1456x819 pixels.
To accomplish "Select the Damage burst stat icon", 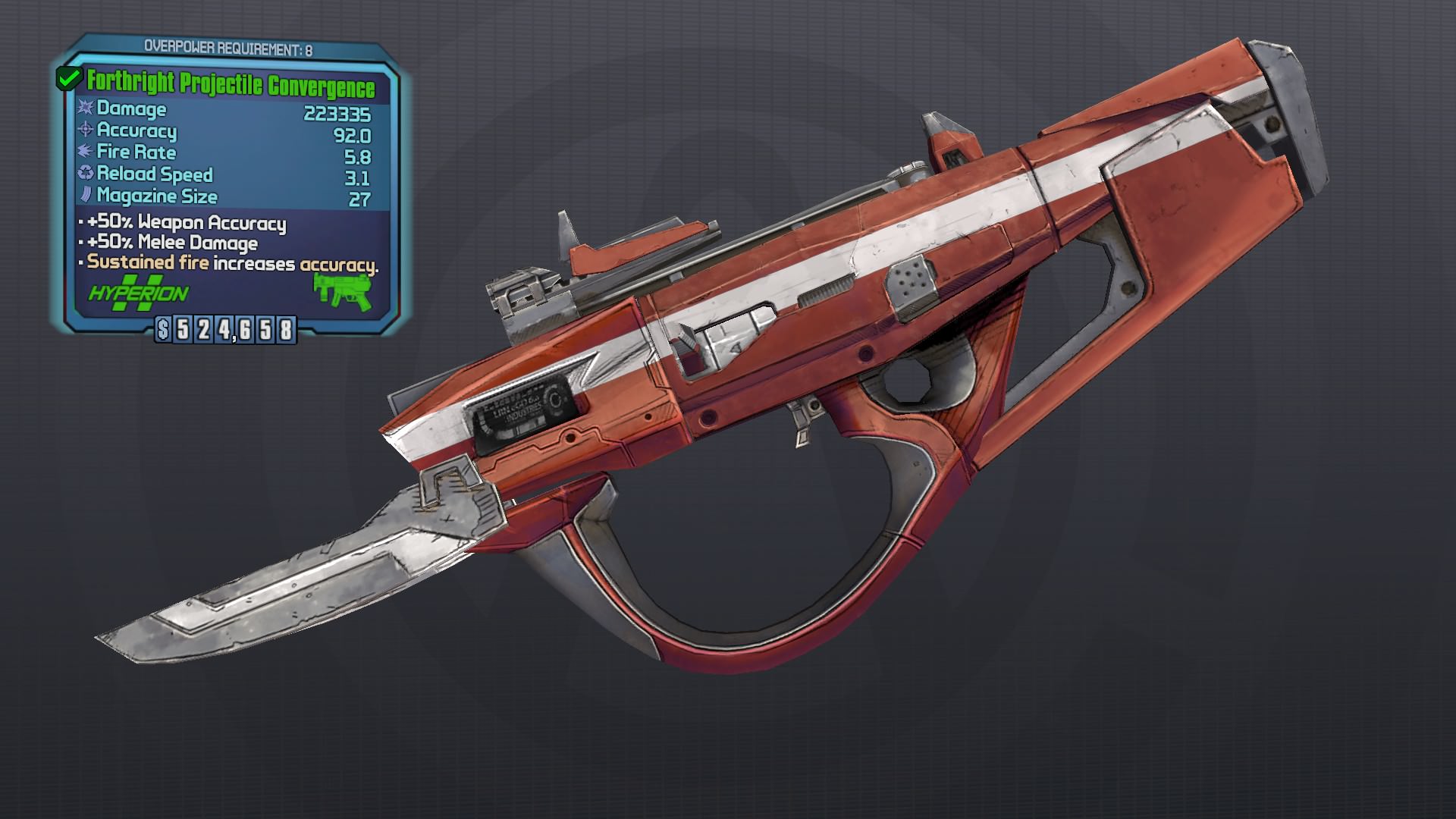I will (86, 109).
